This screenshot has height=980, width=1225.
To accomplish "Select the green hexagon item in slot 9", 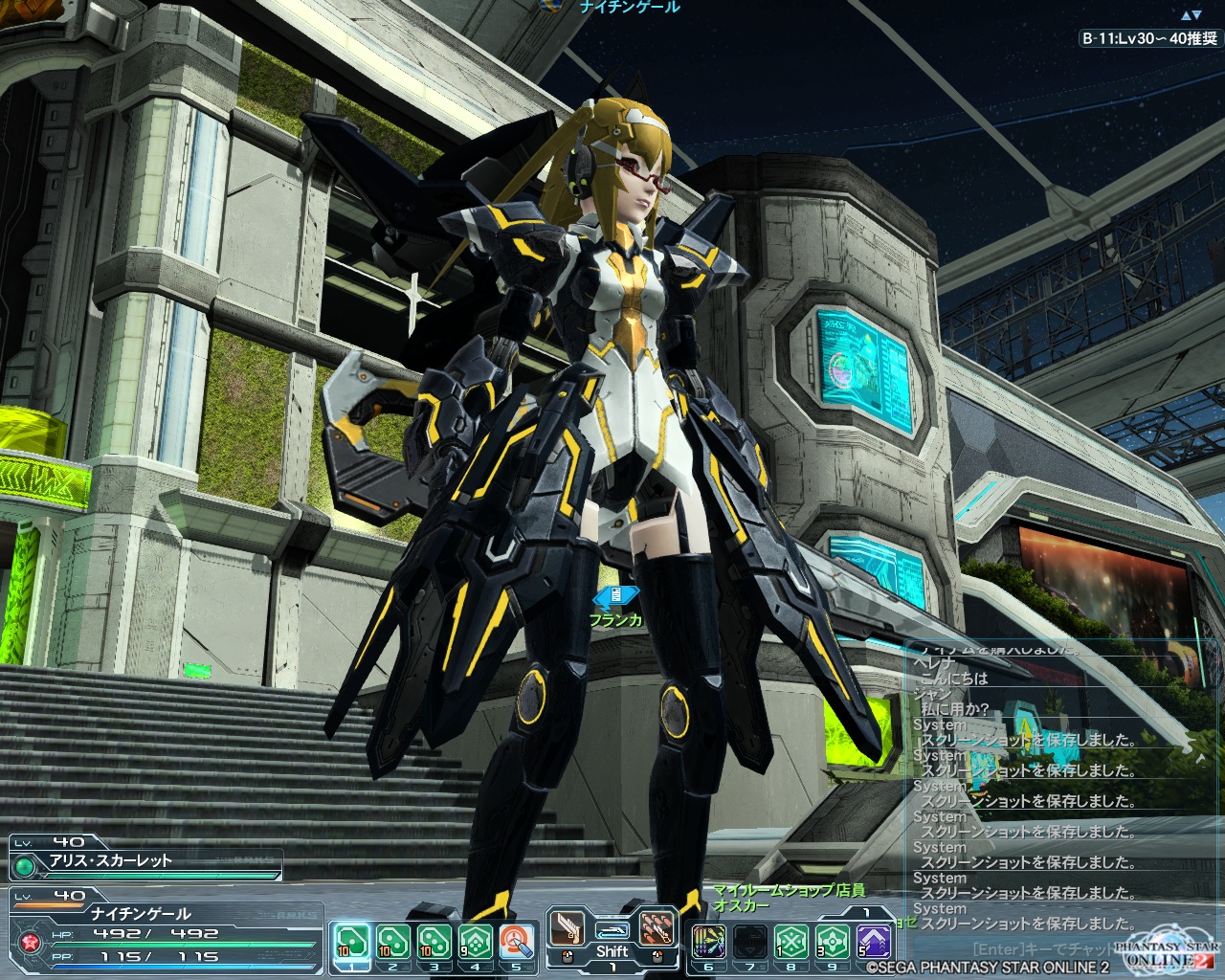I will (x=833, y=942).
